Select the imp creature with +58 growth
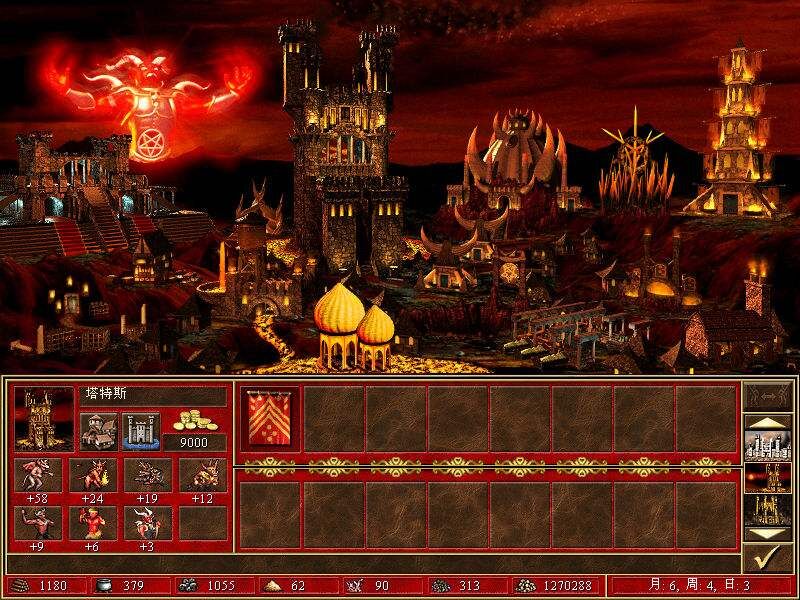 (39, 476)
